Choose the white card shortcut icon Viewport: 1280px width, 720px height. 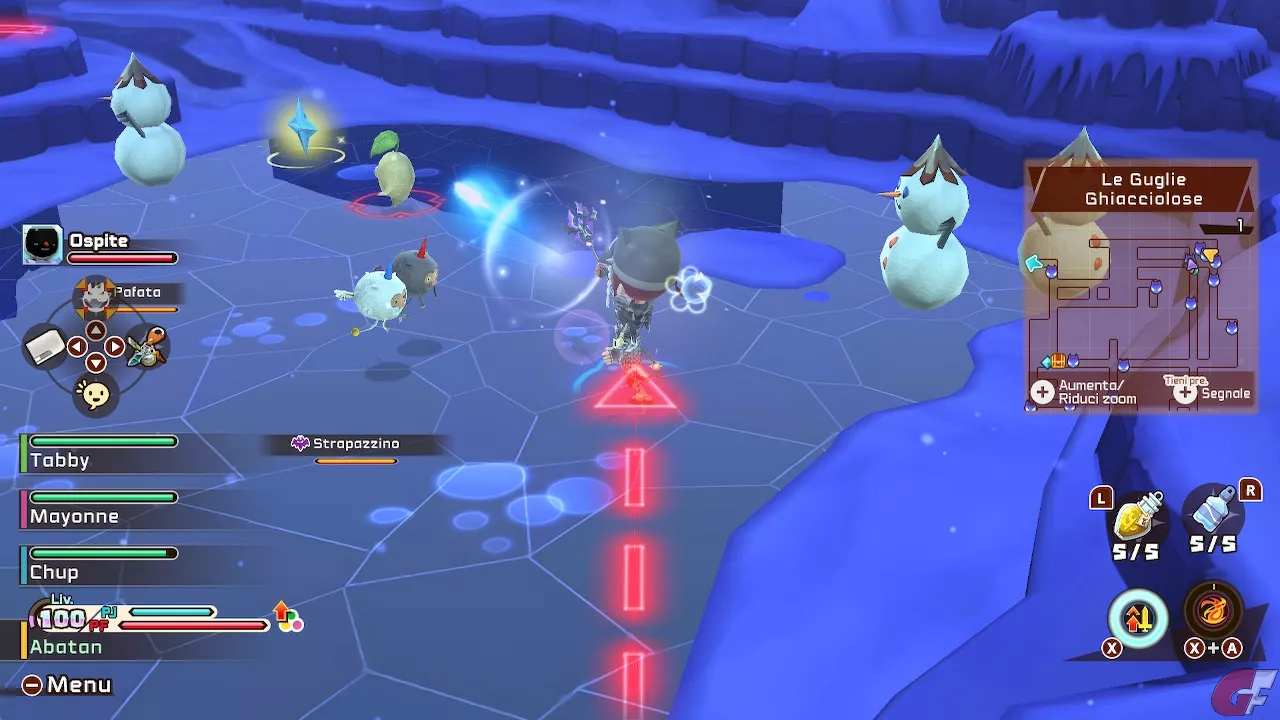[45, 347]
